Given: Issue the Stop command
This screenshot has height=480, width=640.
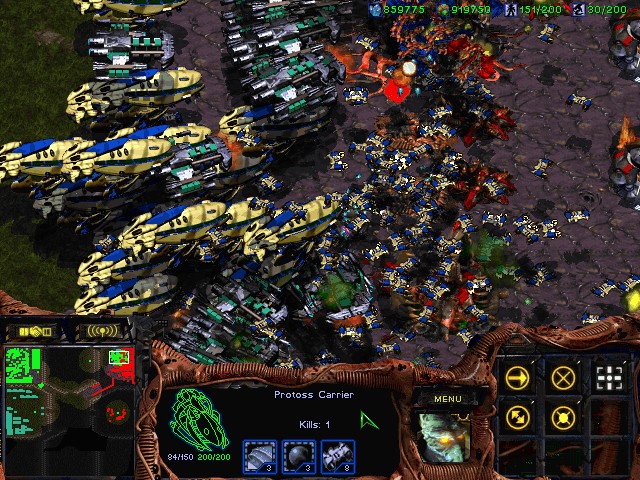Looking at the screenshot, I should click(x=564, y=377).
